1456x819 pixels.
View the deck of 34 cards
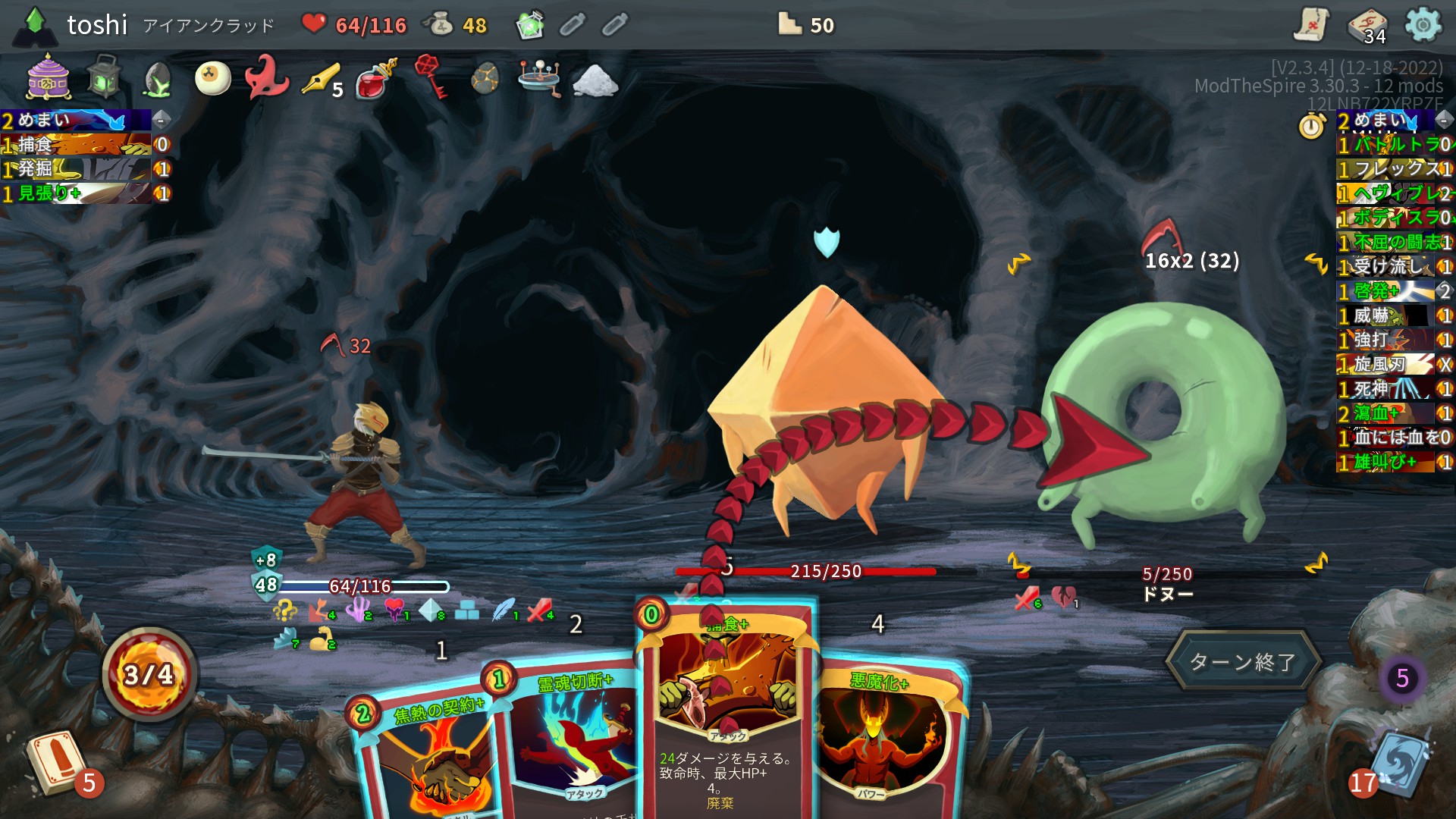(1367, 27)
